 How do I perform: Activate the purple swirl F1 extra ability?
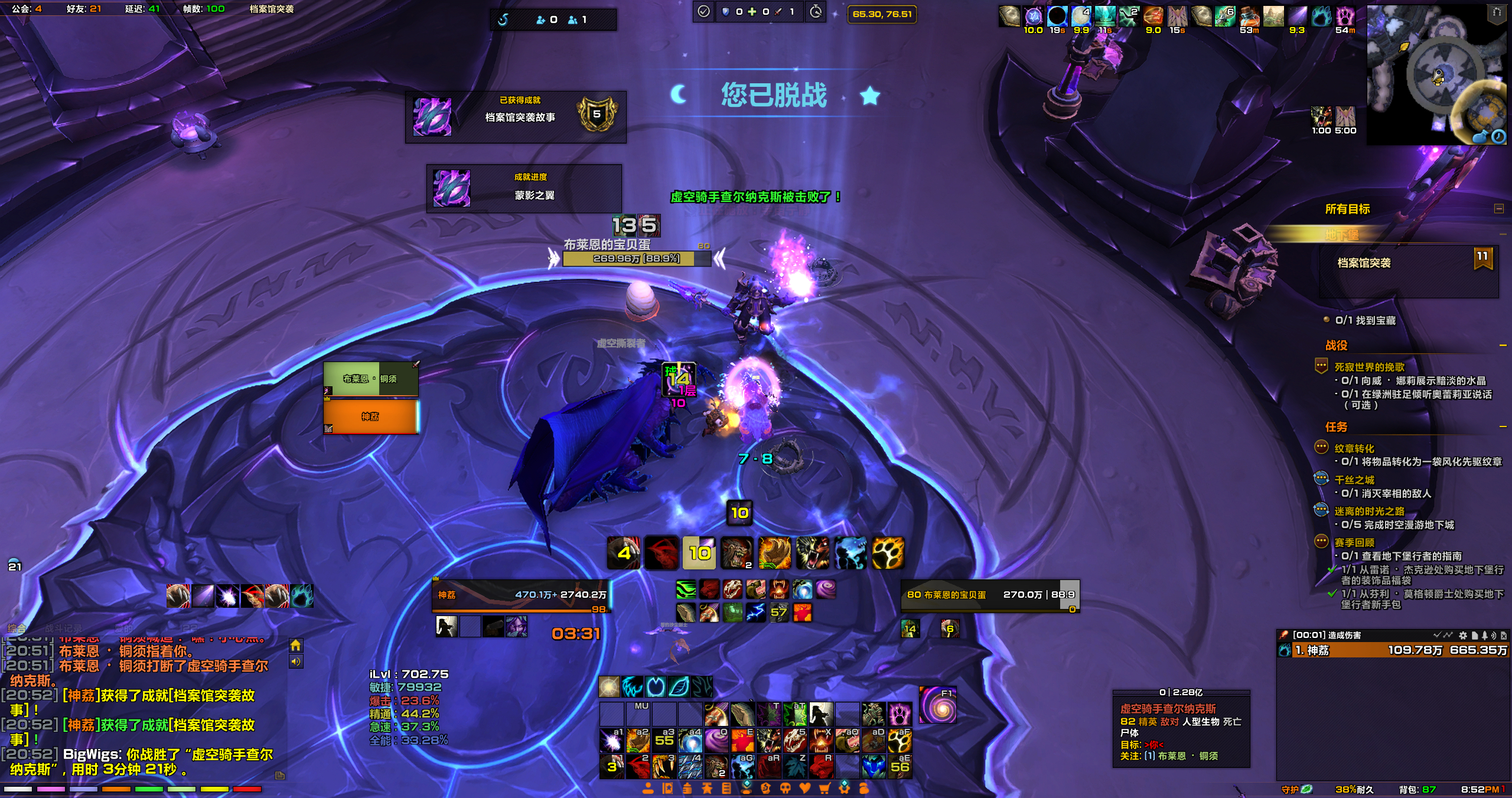[x=937, y=705]
